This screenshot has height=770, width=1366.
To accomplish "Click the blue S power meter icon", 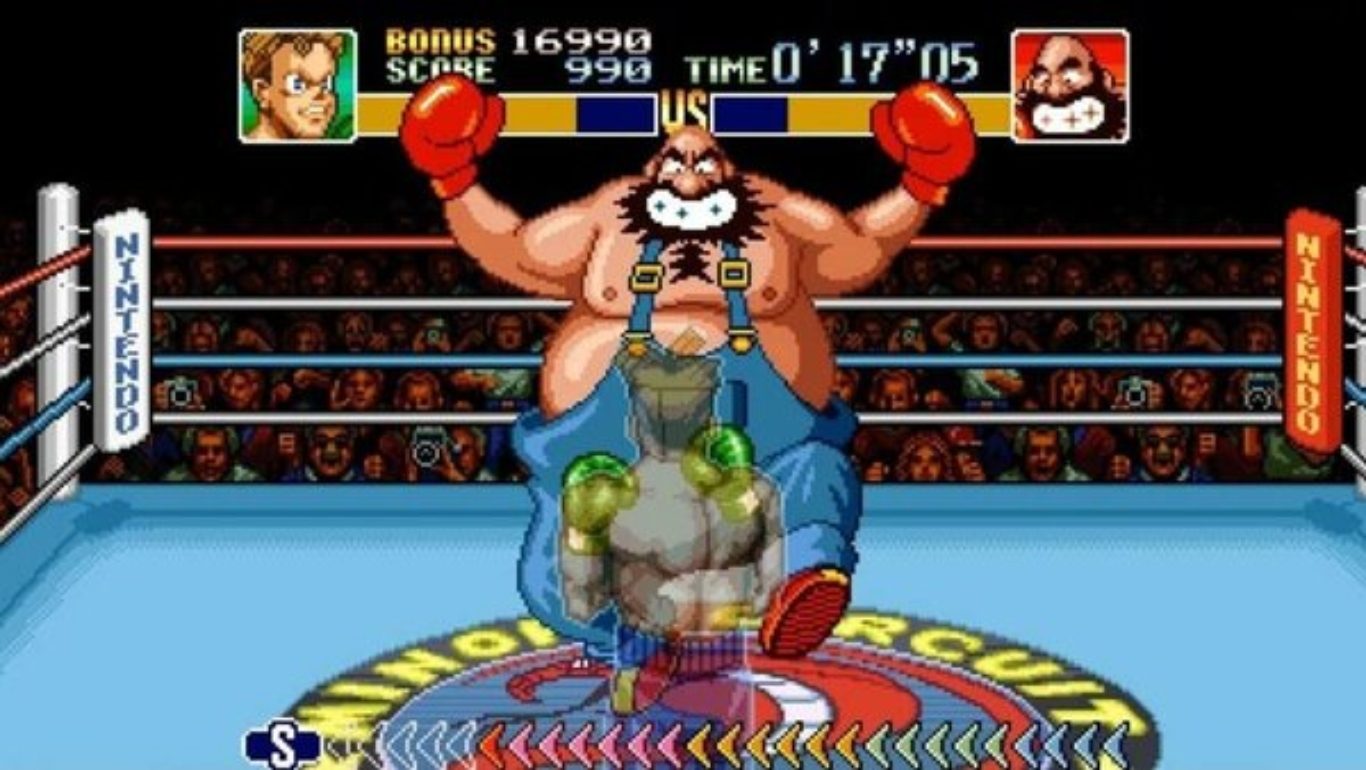I will pos(283,747).
